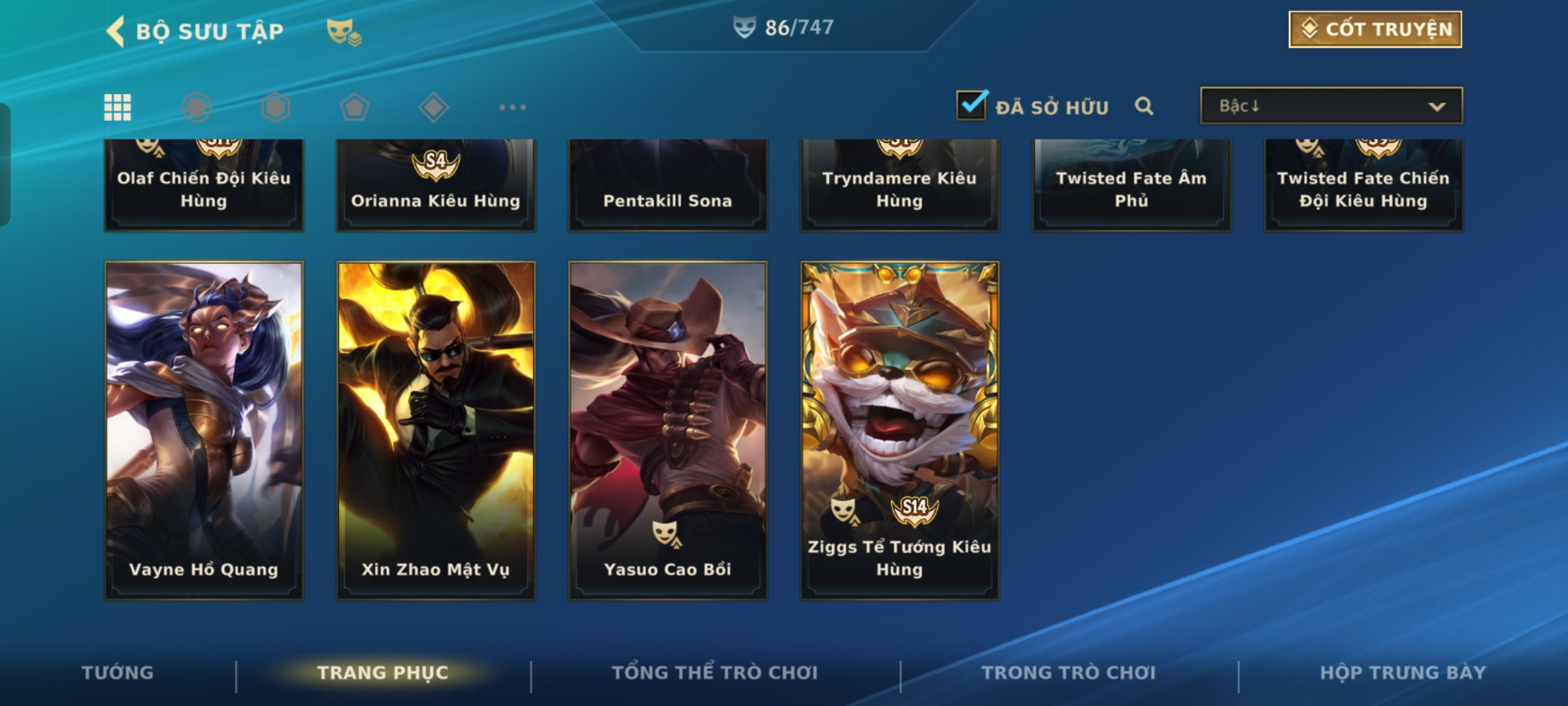The width and height of the screenshot is (1568, 706).
Task: Select the Xin Zhao Mật Vụ skin
Action: coord(436,430)
